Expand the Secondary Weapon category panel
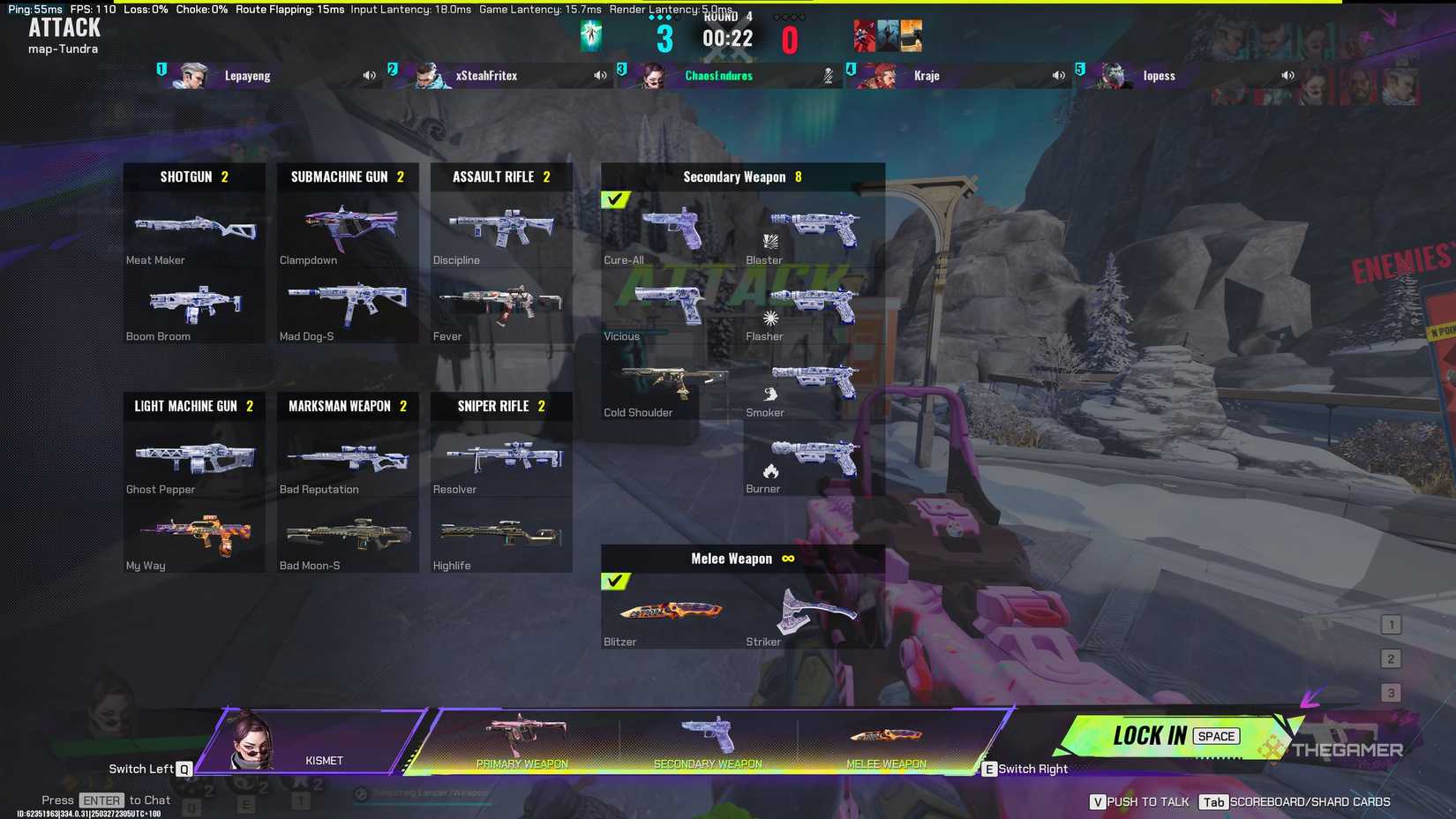The height and width of the screenshot is (819, 1456). pyautogui.click(x=742, y=177)
